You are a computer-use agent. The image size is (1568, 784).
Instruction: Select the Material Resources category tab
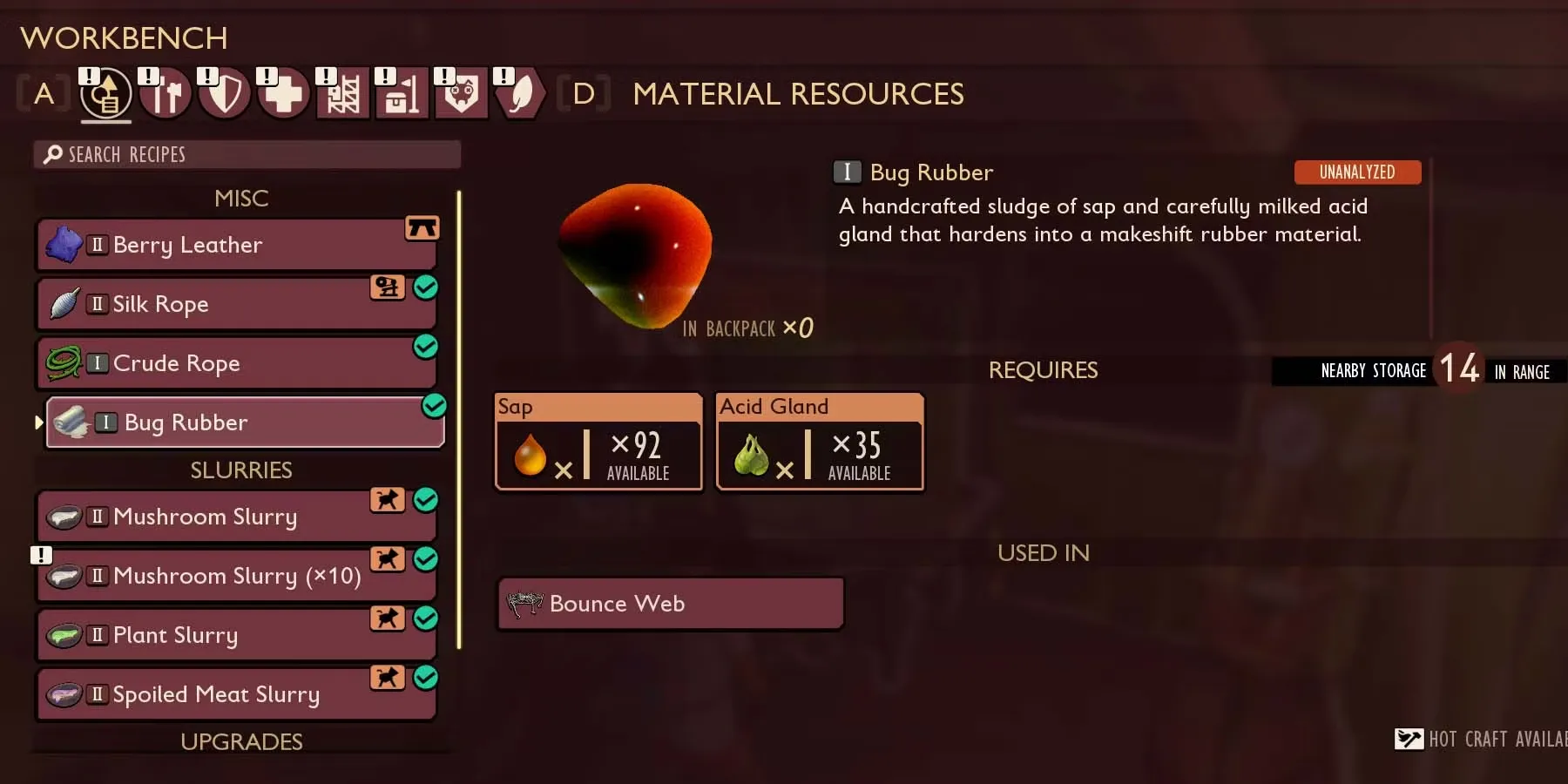click(105, 94)
